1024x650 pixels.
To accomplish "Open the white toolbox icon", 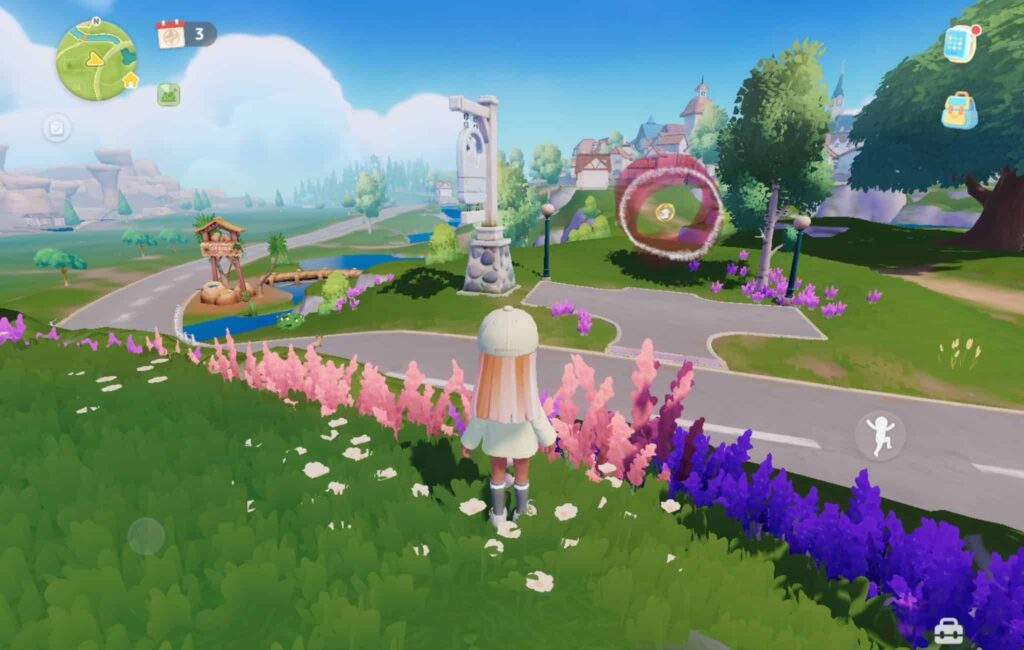I will point(948,632).
